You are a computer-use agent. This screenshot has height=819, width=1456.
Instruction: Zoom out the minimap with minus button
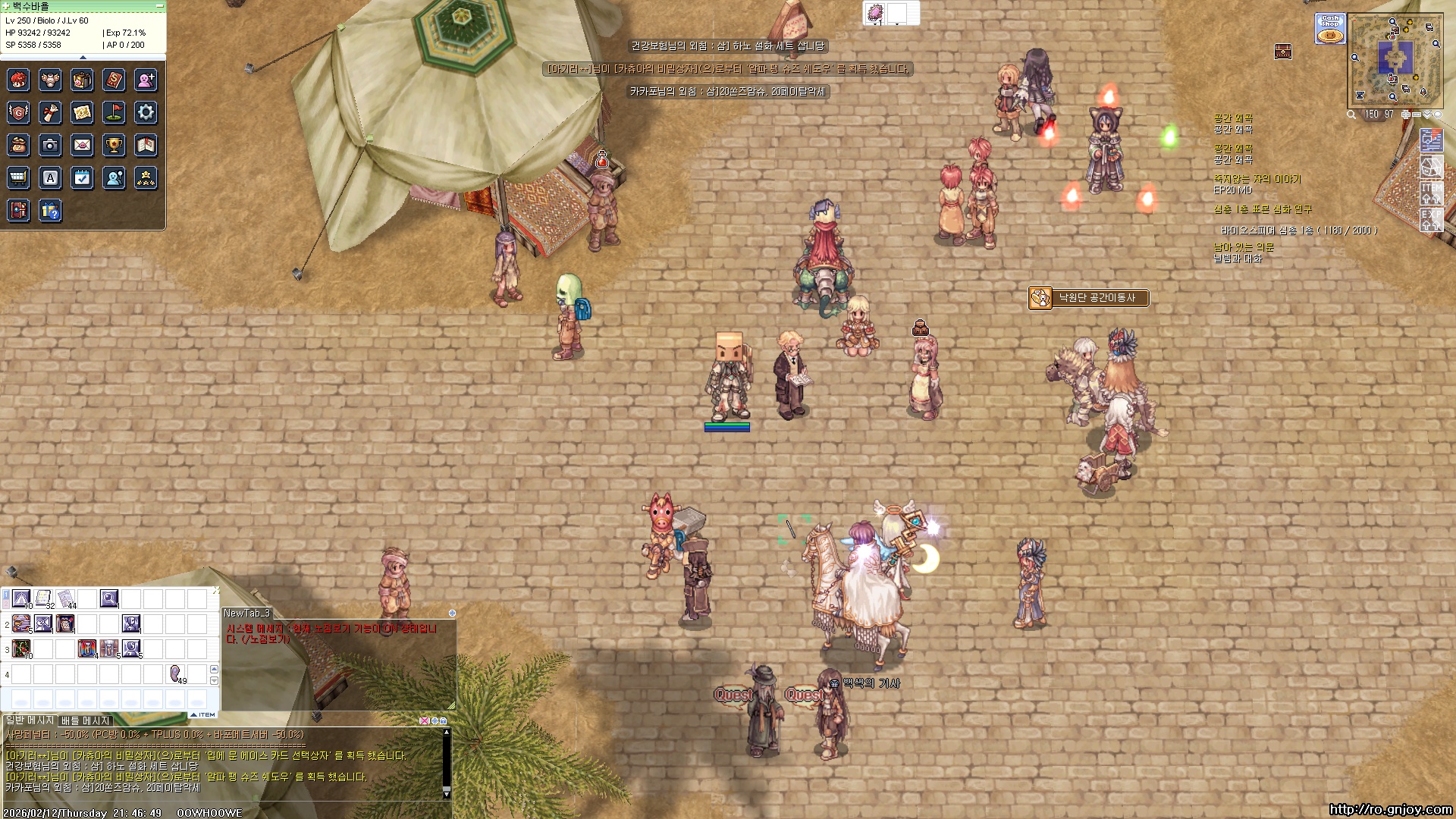[x=1417, y=115]
